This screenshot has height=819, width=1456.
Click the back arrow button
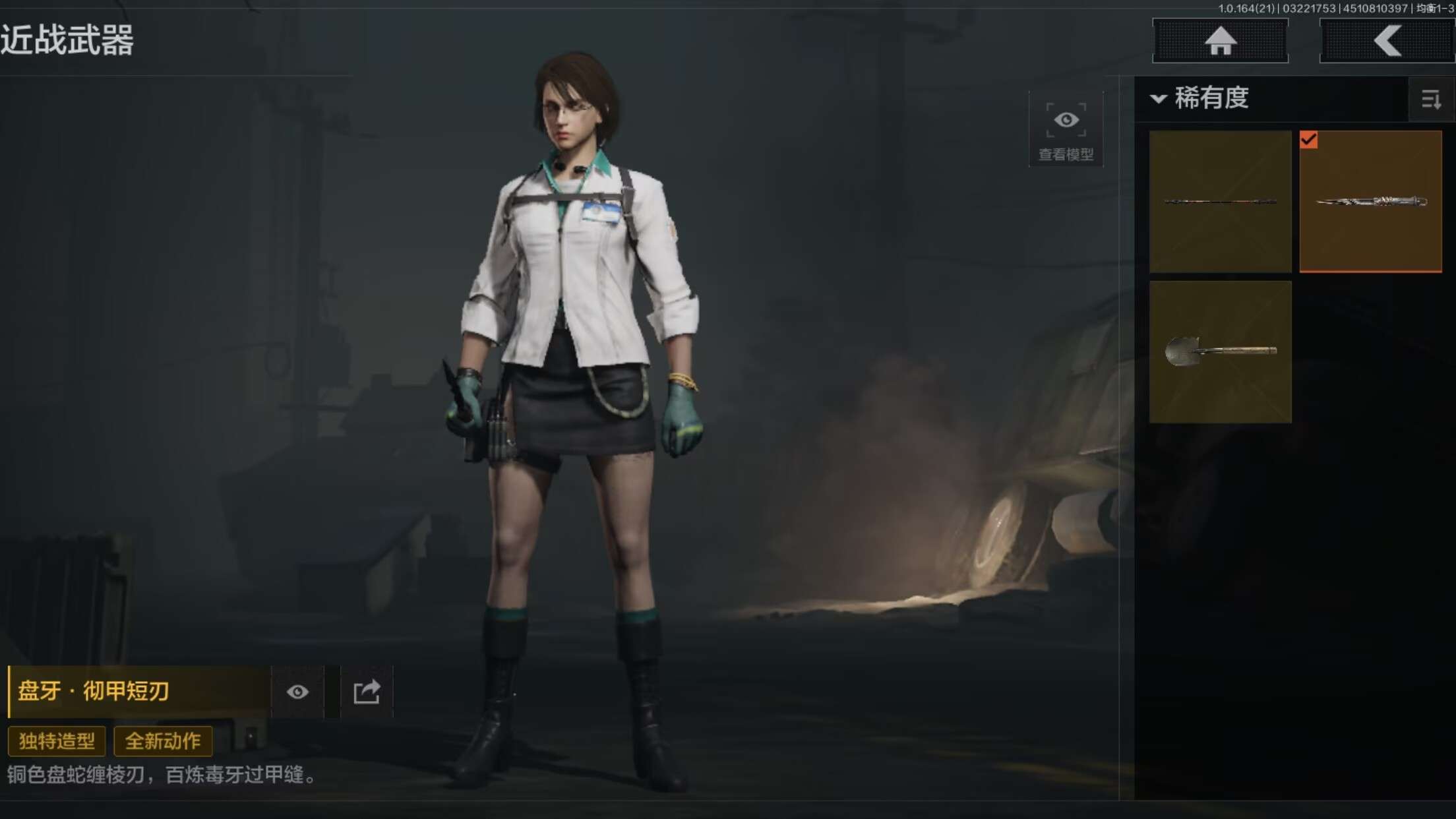coord(1387,41)
